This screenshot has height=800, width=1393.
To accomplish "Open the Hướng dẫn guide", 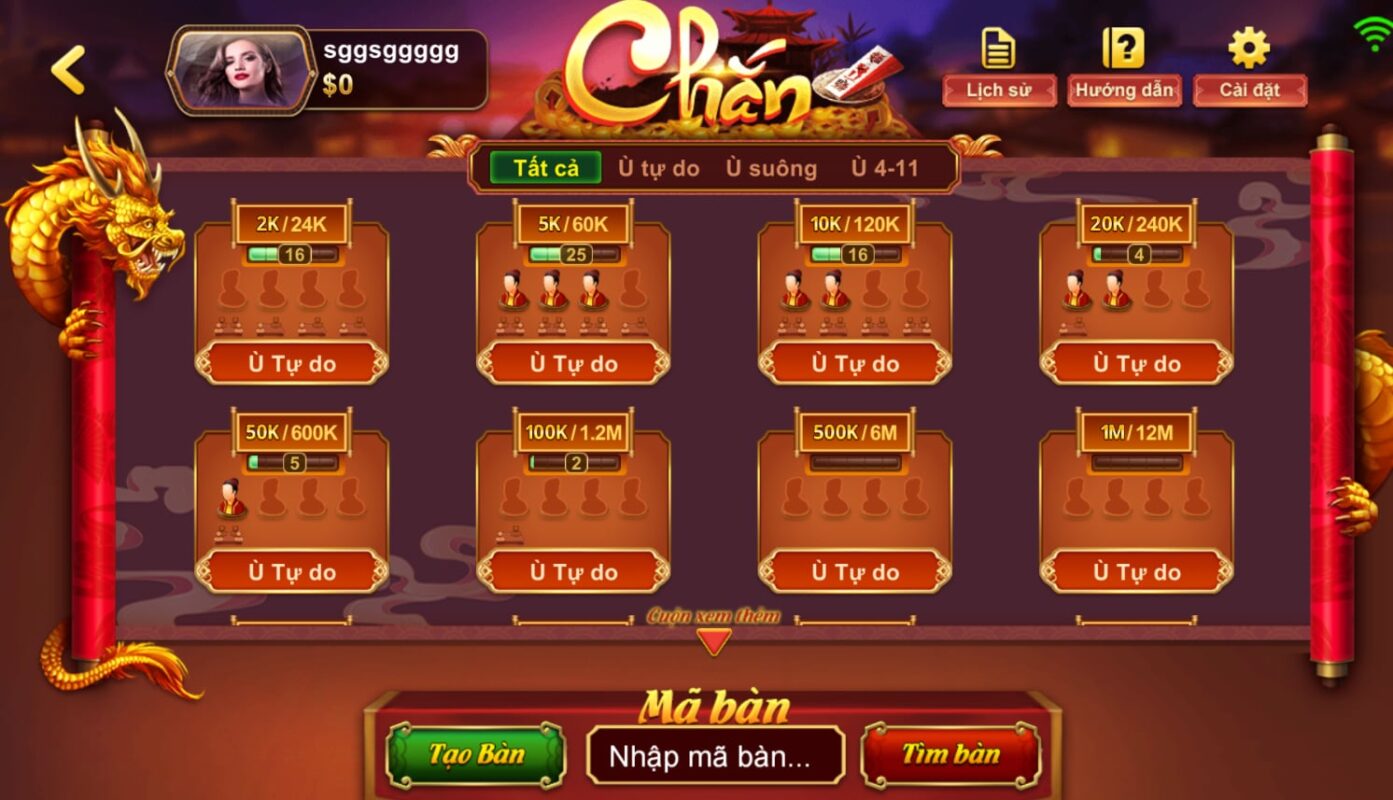I will [1123, 89].
